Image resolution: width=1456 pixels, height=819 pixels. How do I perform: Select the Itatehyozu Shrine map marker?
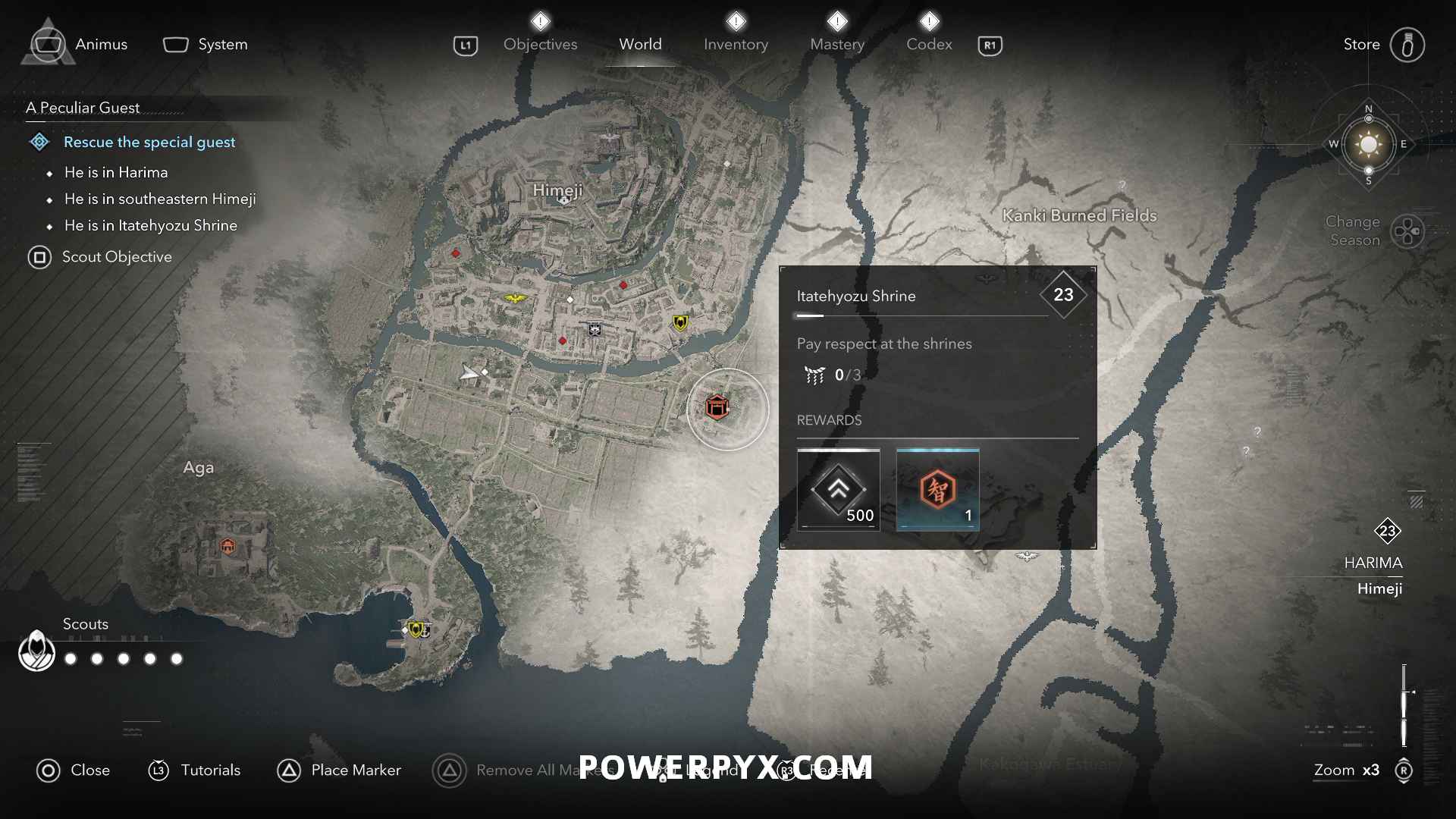click(x=717, y=407)
